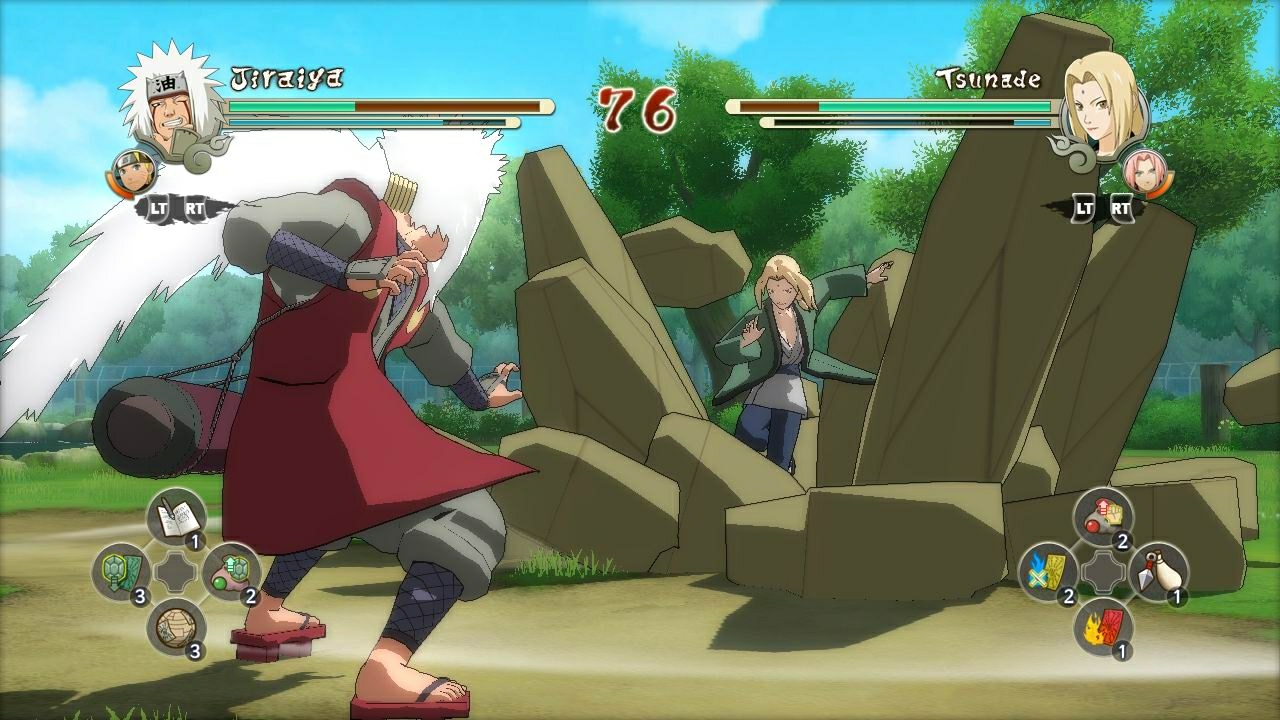
Task: Select the Scroll item in Jiraiya's item wheel
Action: 178,517
